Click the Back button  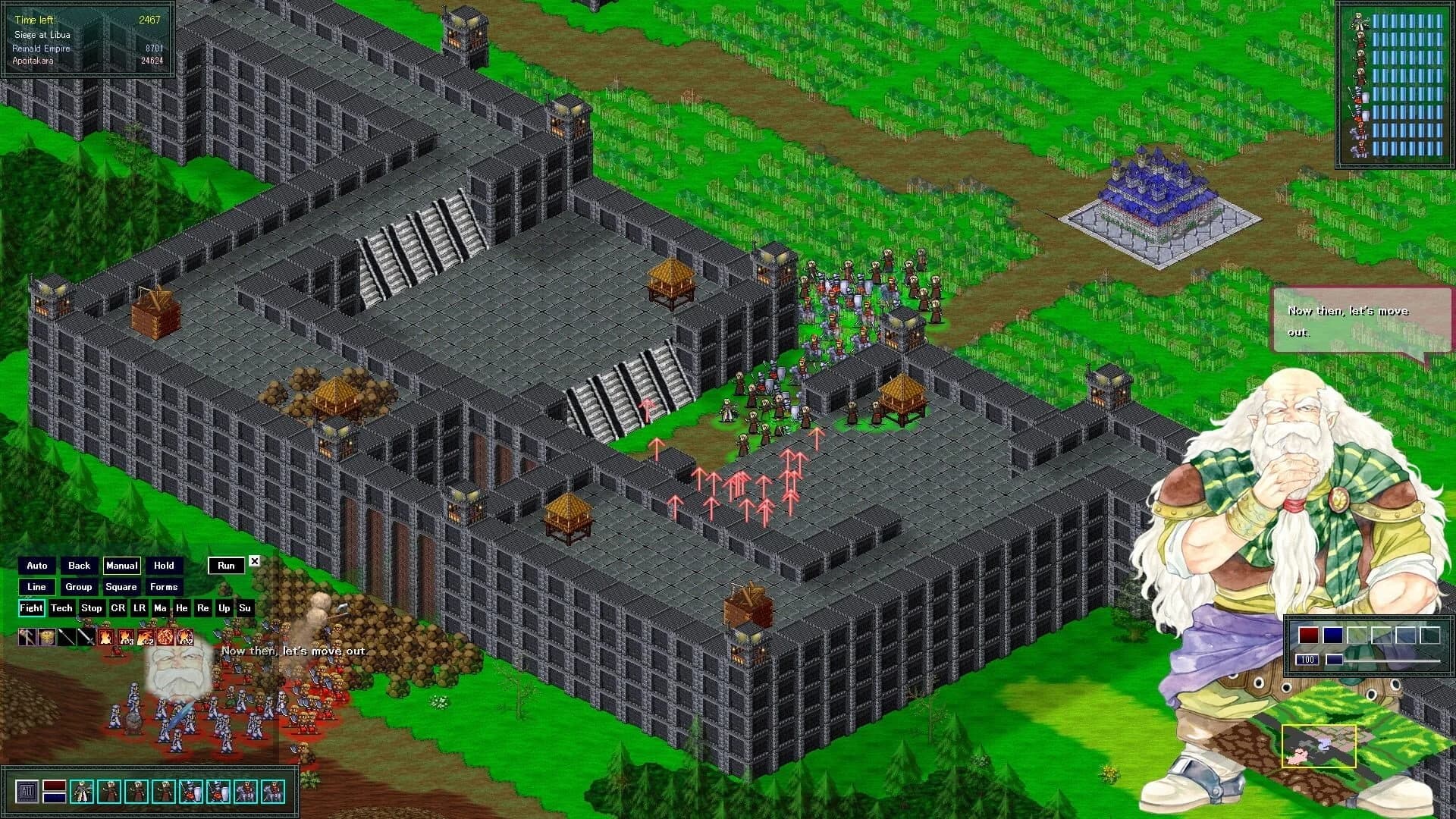point(78,565)
